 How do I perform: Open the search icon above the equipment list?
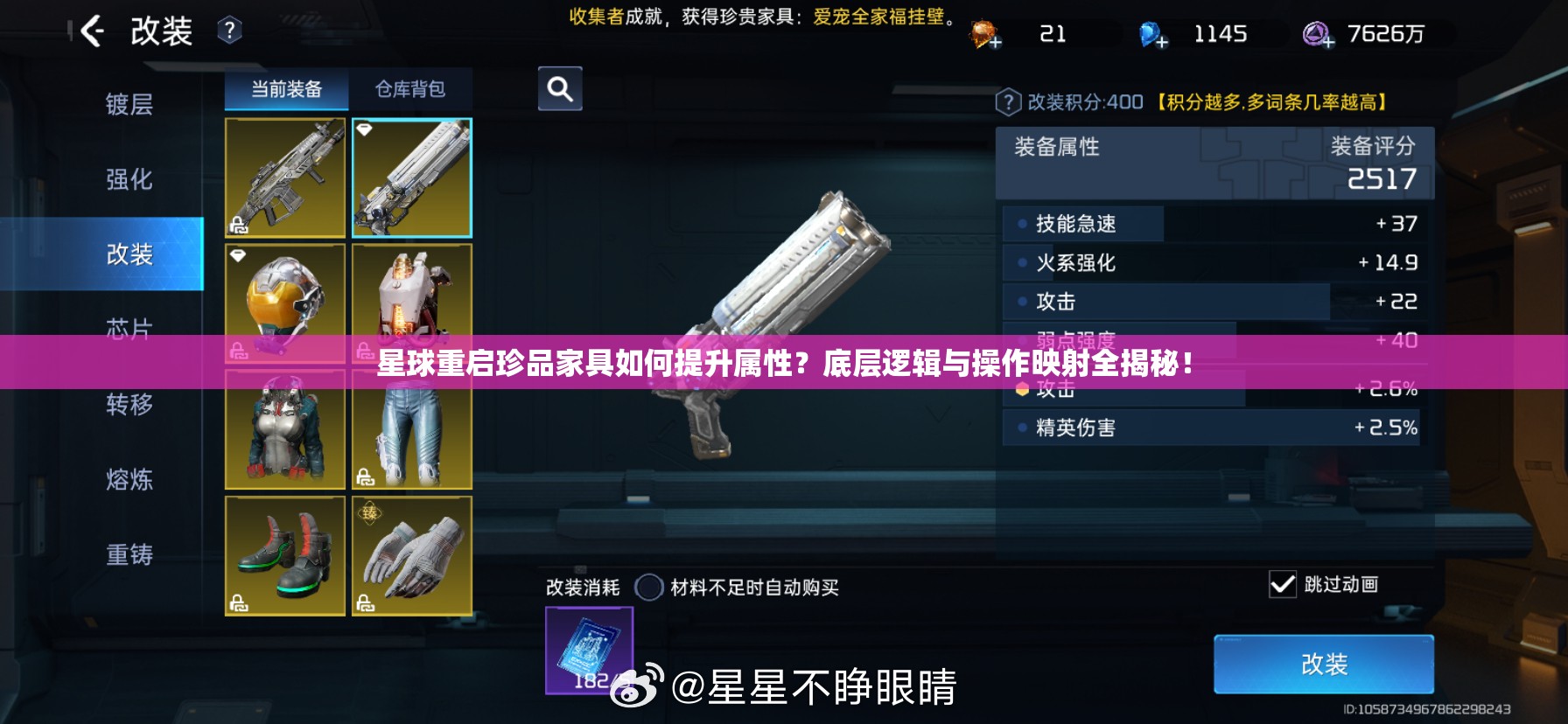coord(559,88)
